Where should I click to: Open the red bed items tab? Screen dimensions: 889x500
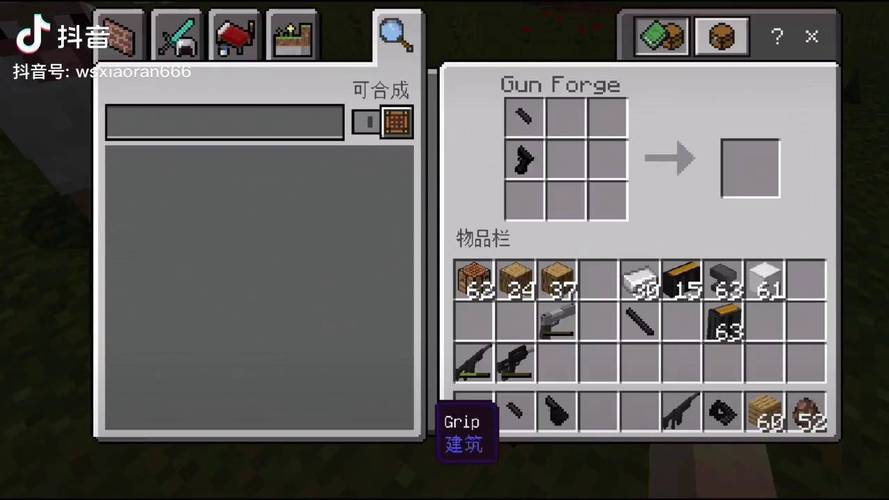(x=234, y=38)
